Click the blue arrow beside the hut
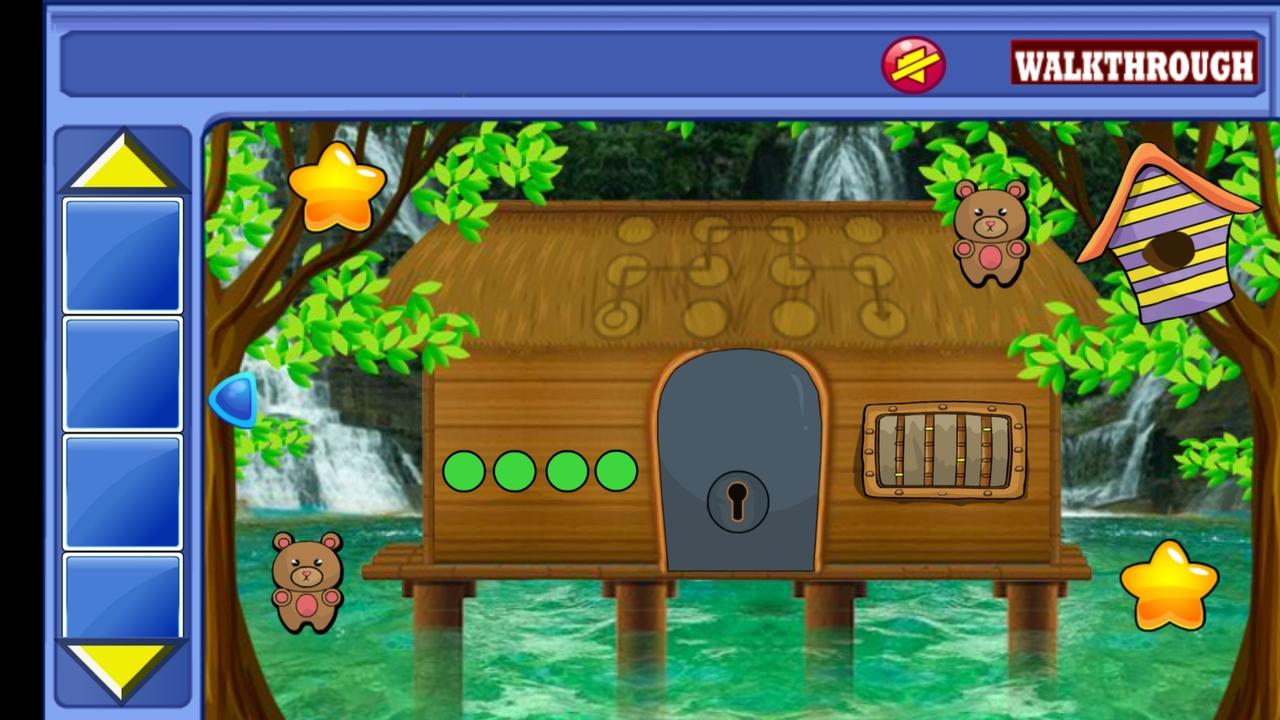The height and width of the screenshot is (720, 1280). (x=233, y=402)
